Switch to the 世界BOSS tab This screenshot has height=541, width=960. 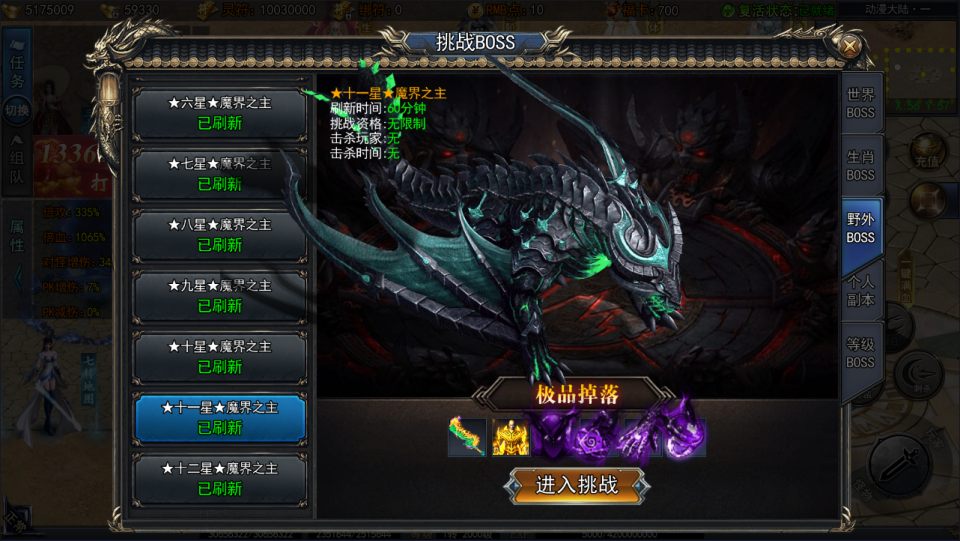coord(860,104)
